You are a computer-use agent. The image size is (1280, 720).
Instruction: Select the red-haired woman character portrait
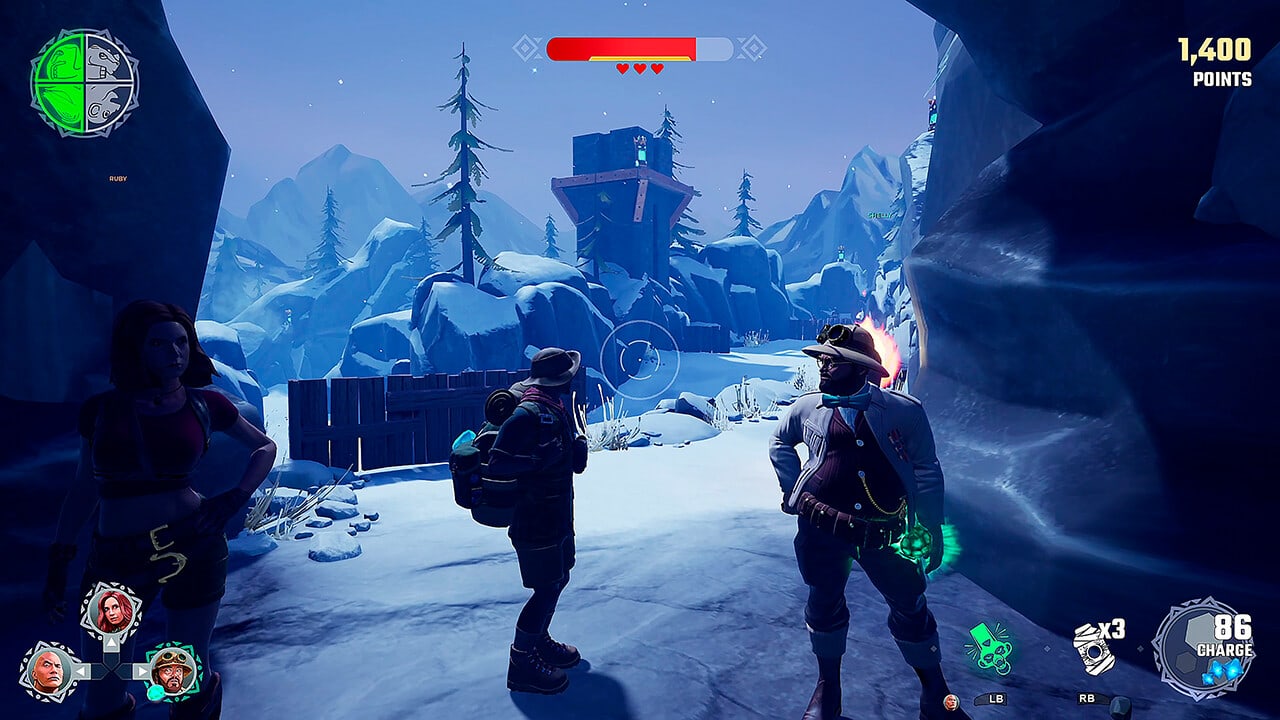(111, 611)
